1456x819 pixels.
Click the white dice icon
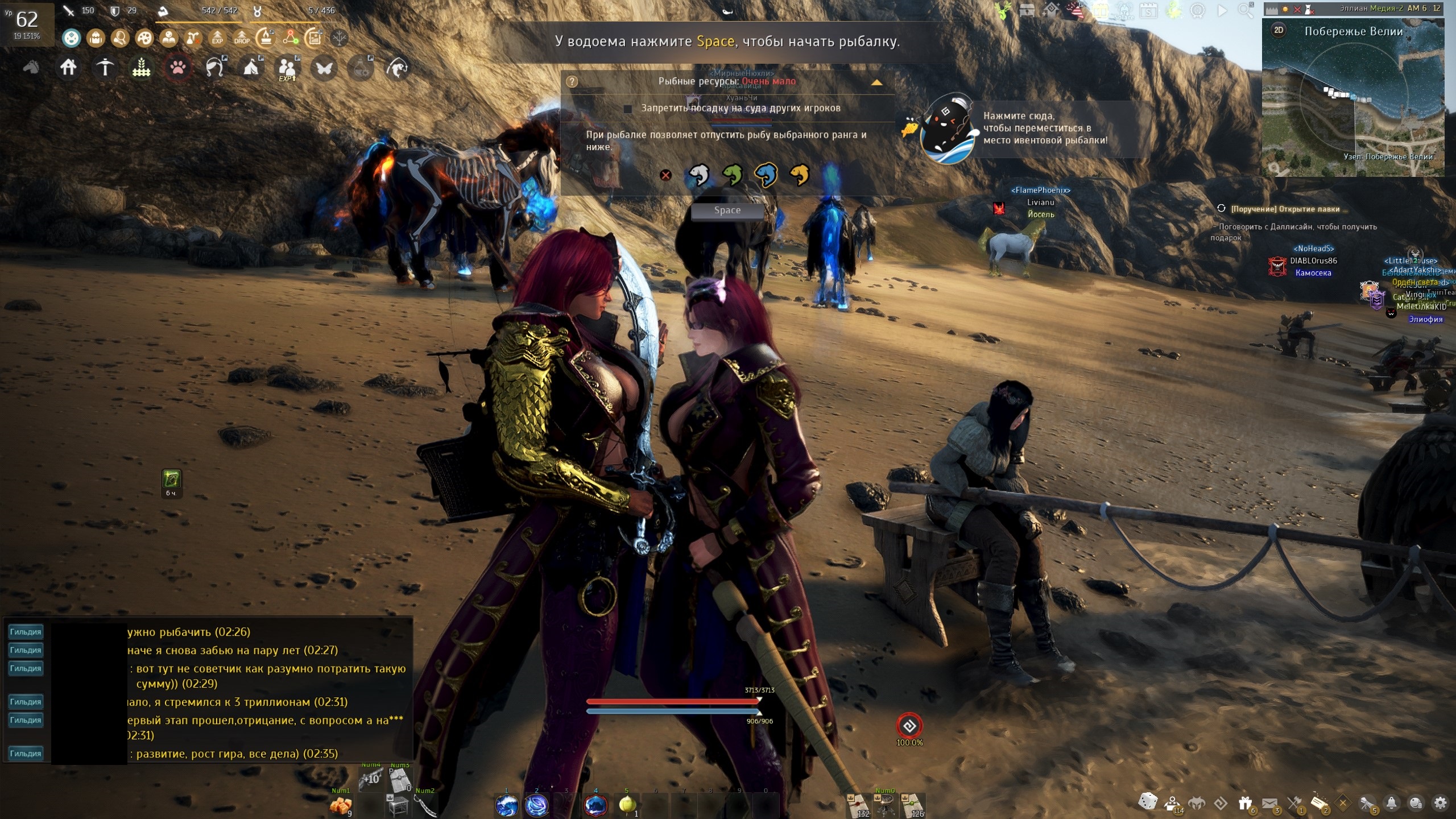[x=1147, y=802]
